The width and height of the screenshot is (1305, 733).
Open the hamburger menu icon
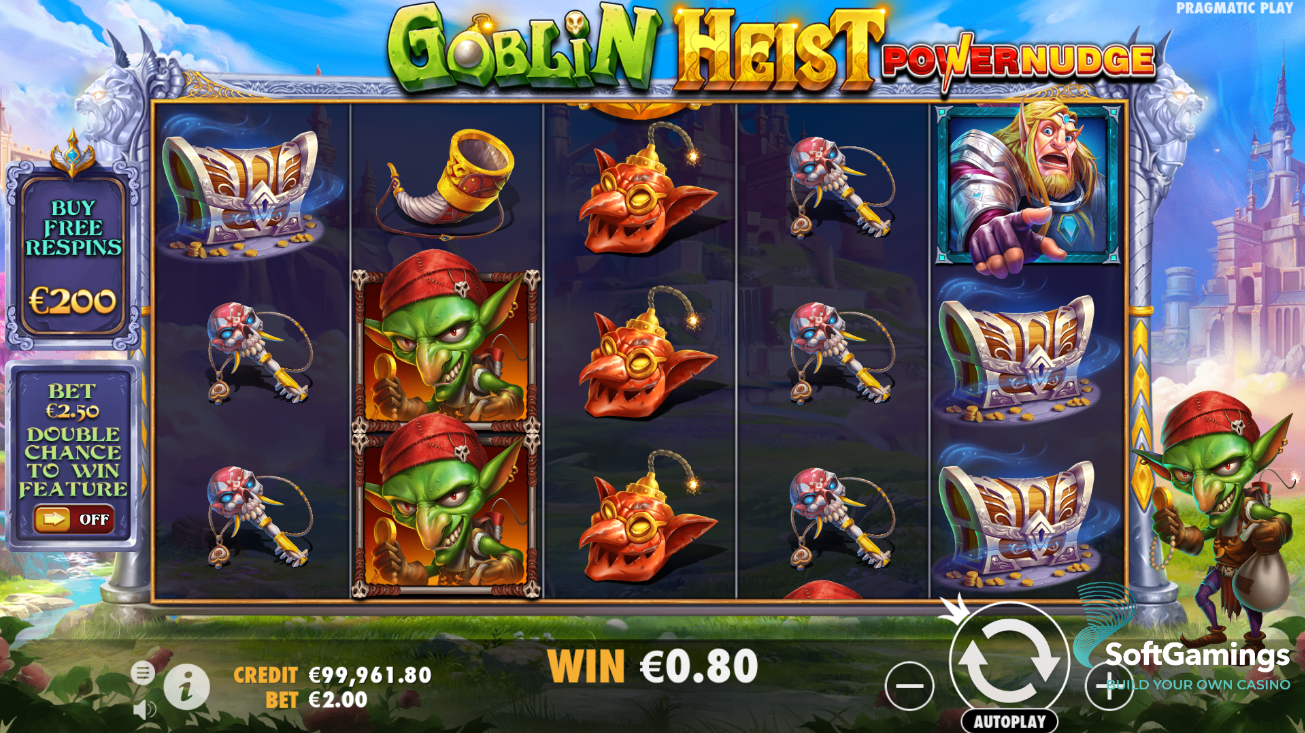coord(140,674)
